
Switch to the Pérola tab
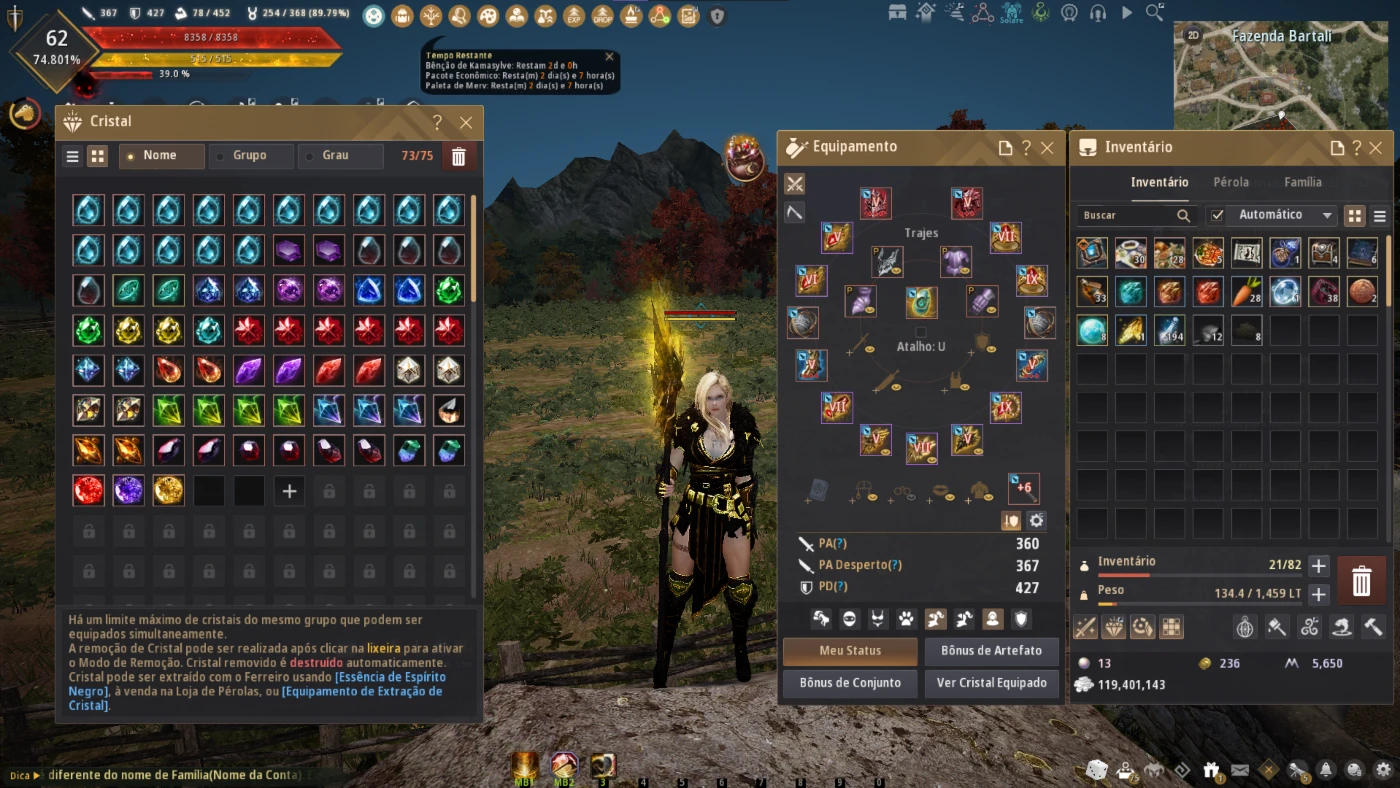coord(1231,182)
